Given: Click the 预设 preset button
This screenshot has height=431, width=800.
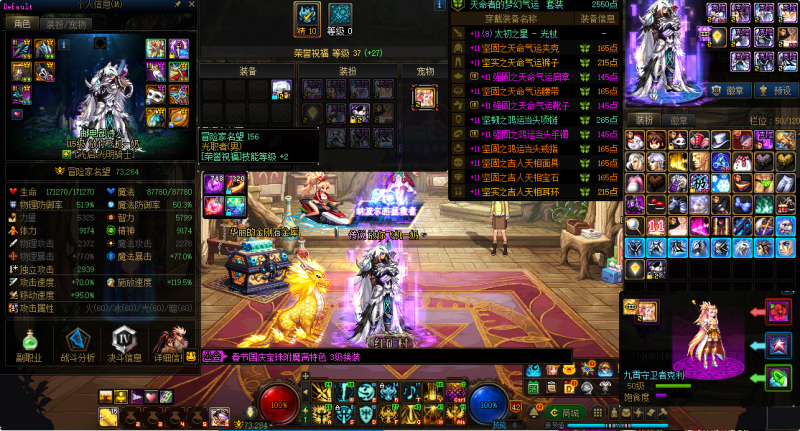Looking at the screenshot, I should coord(781,89).
